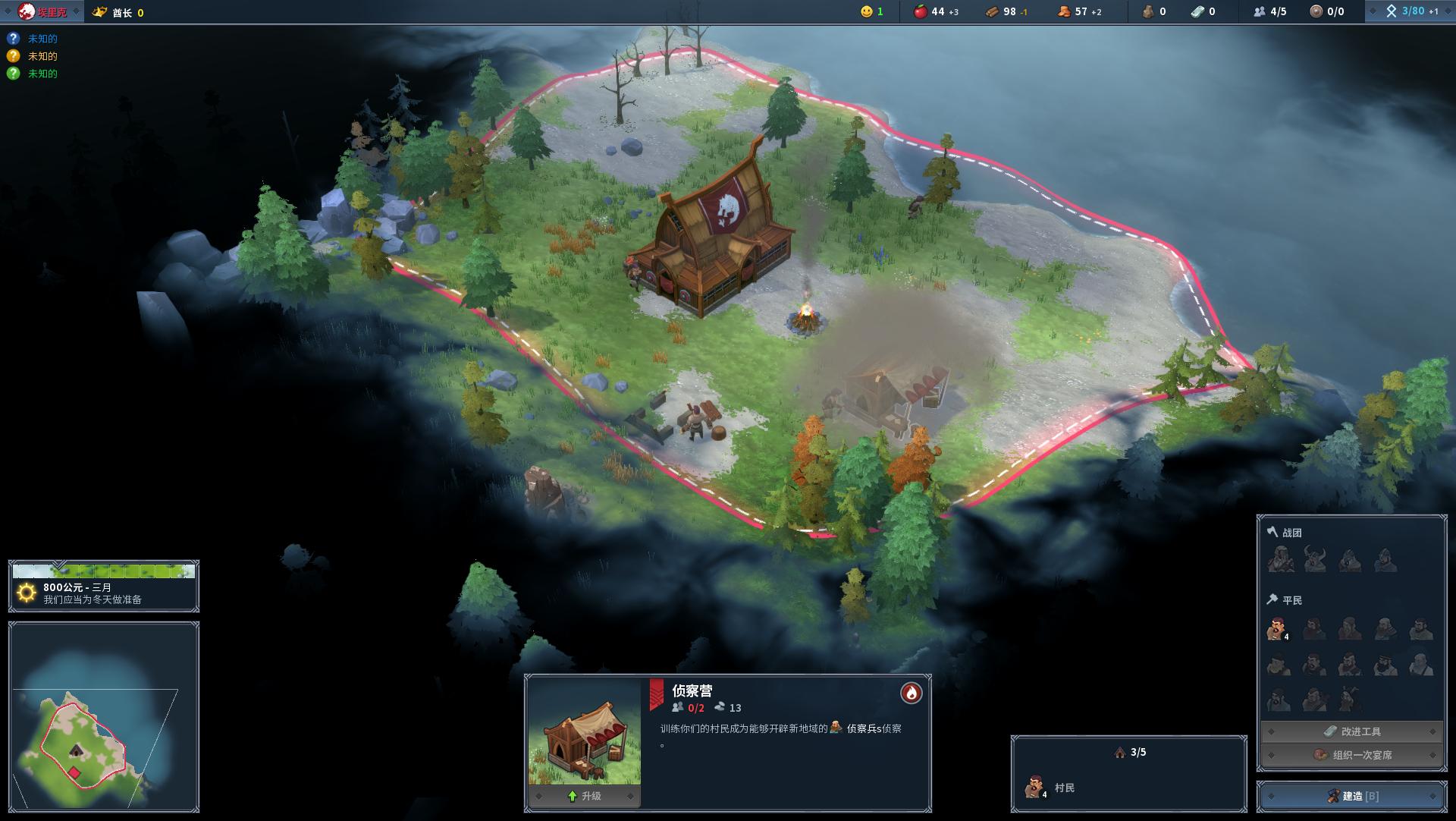Click the 埃里克 clan emblem top left
This screenshot has width=1456, height=821.
tap(26, 12)
